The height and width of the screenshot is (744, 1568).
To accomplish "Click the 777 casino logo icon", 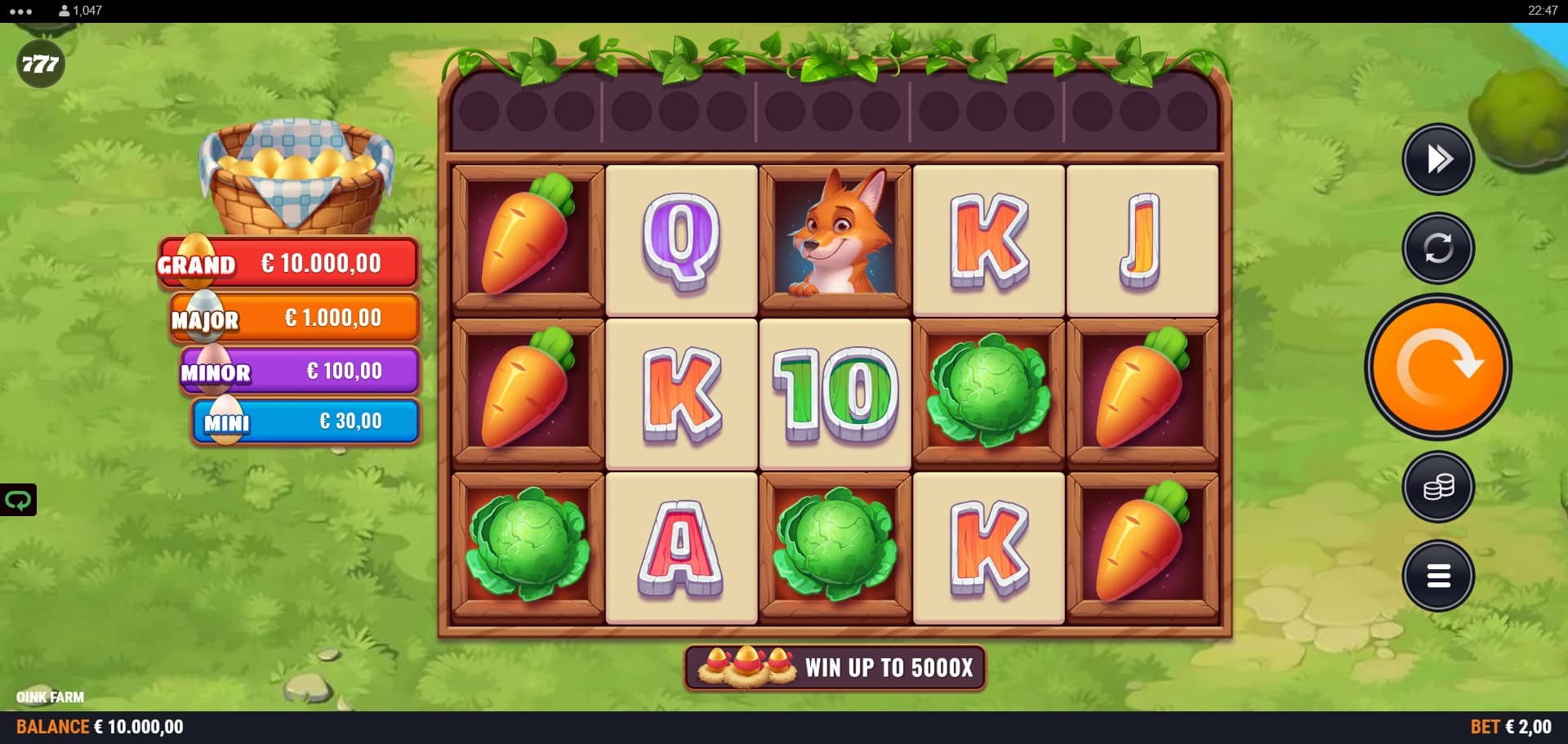I will coord(40,64).
